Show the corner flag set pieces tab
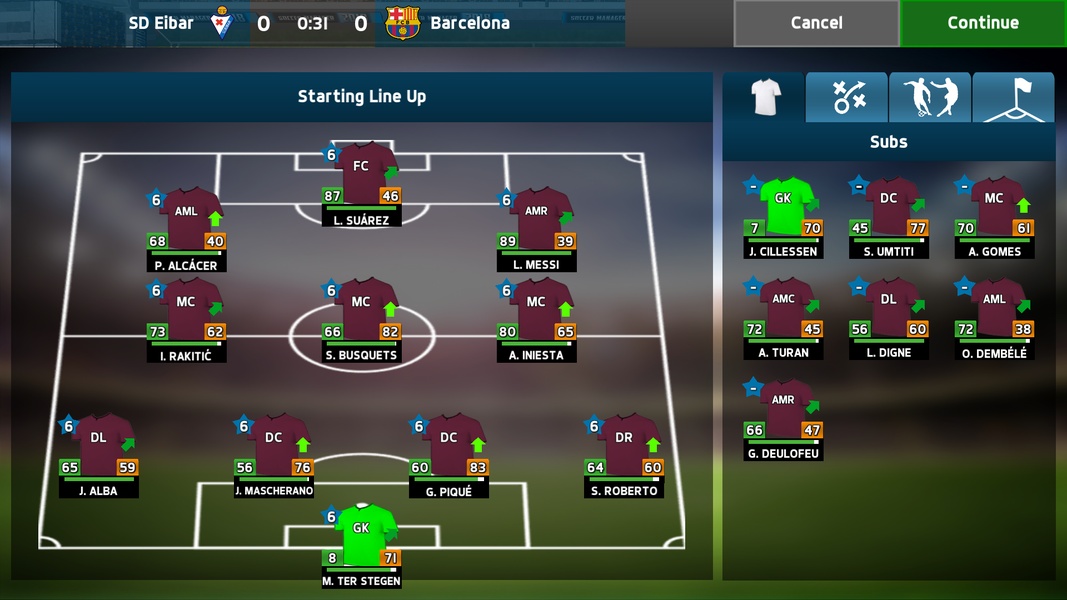1067x600 pixels. click(1013, 97)
